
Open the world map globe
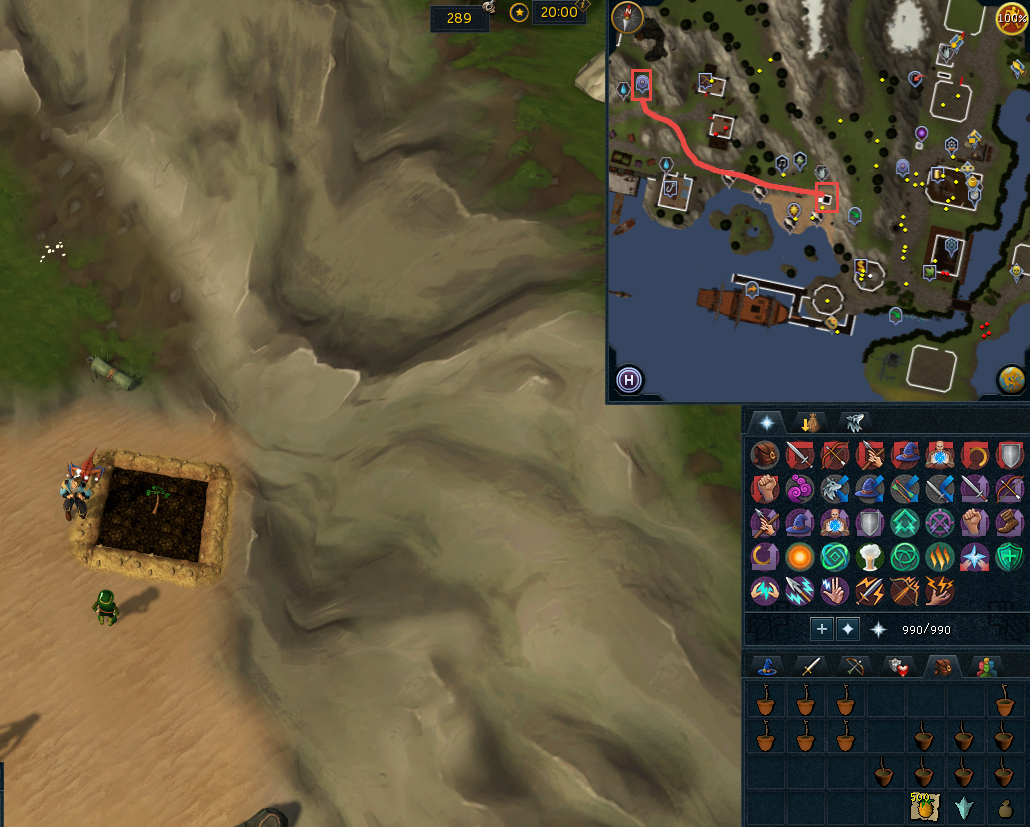pyautogui.click(x=1011, y=380)
